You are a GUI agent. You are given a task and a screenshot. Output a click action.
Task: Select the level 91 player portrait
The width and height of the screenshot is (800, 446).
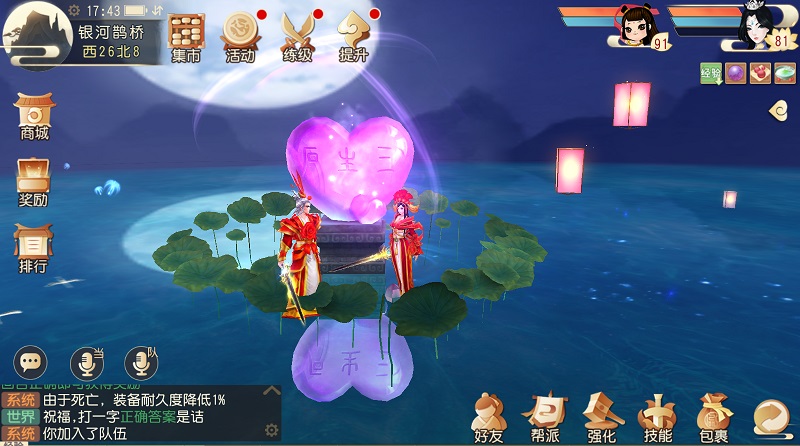coord(636,26)
